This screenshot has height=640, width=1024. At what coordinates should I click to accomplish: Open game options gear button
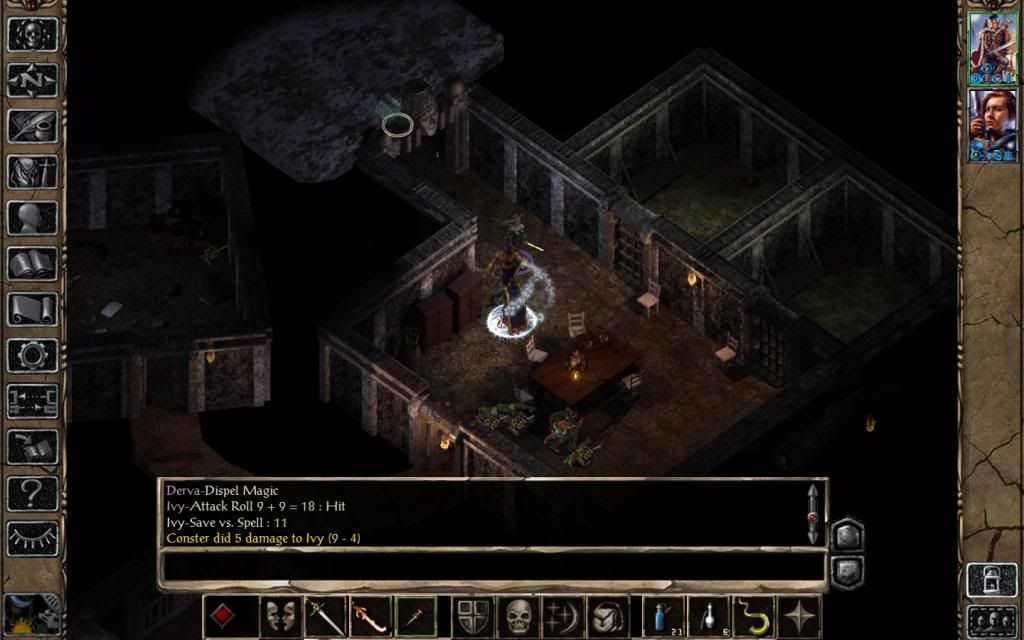coord(32,355)
